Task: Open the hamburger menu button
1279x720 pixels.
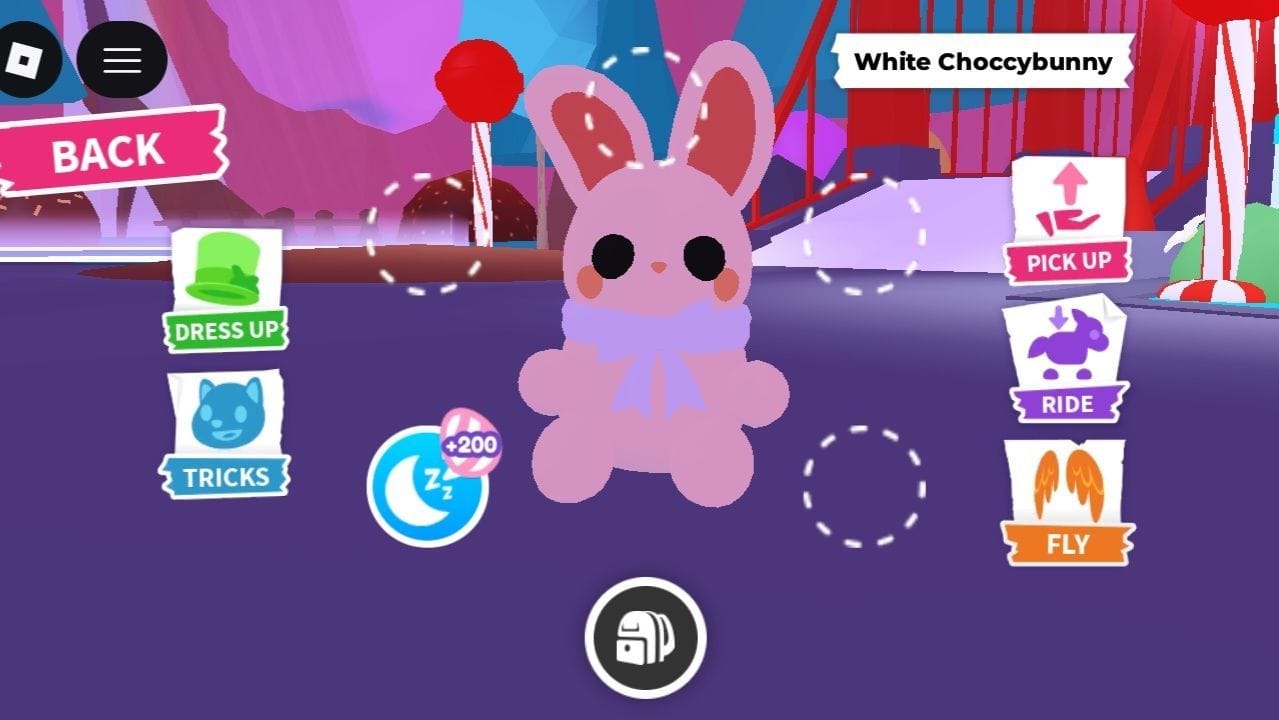Action: point(121,60)
